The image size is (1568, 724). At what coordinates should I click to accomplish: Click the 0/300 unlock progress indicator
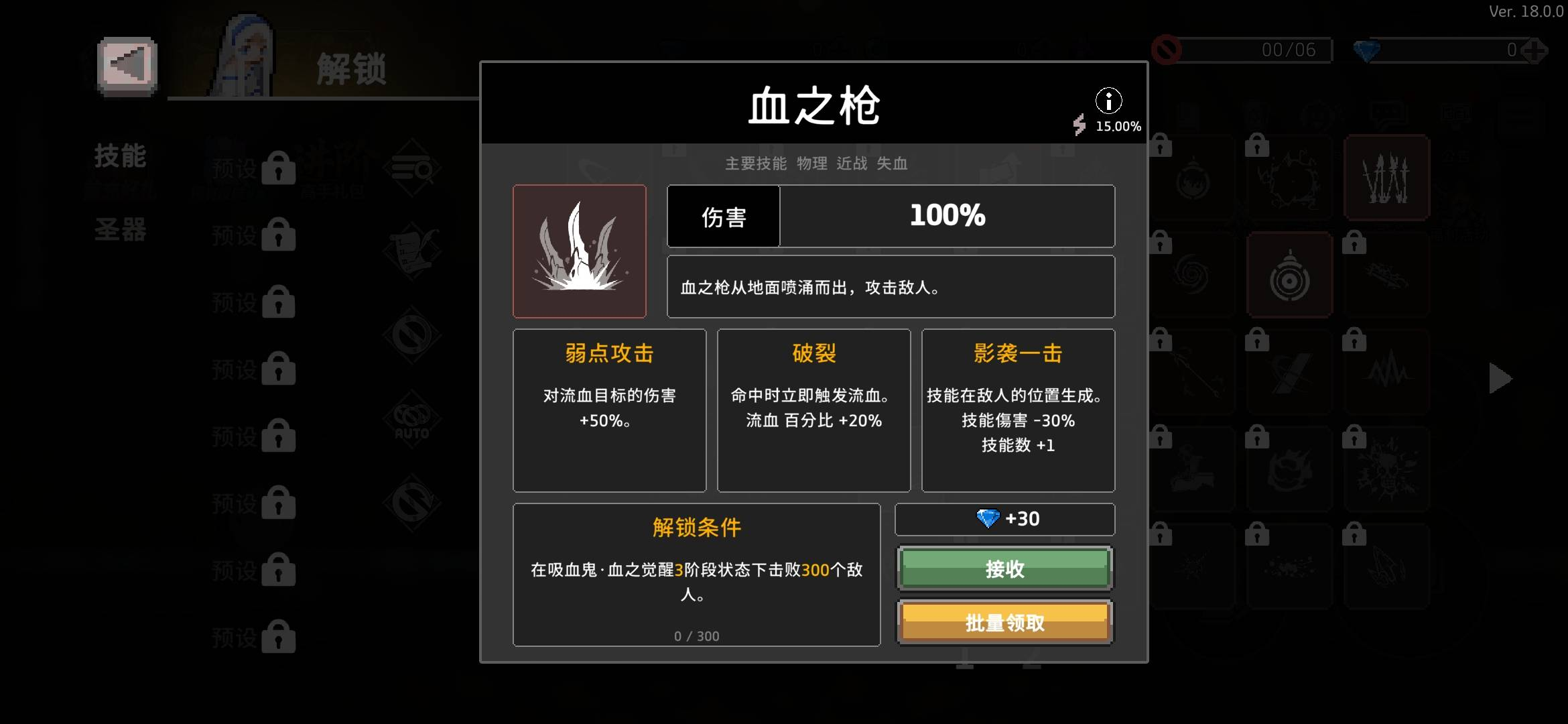[x=697, y=636]
